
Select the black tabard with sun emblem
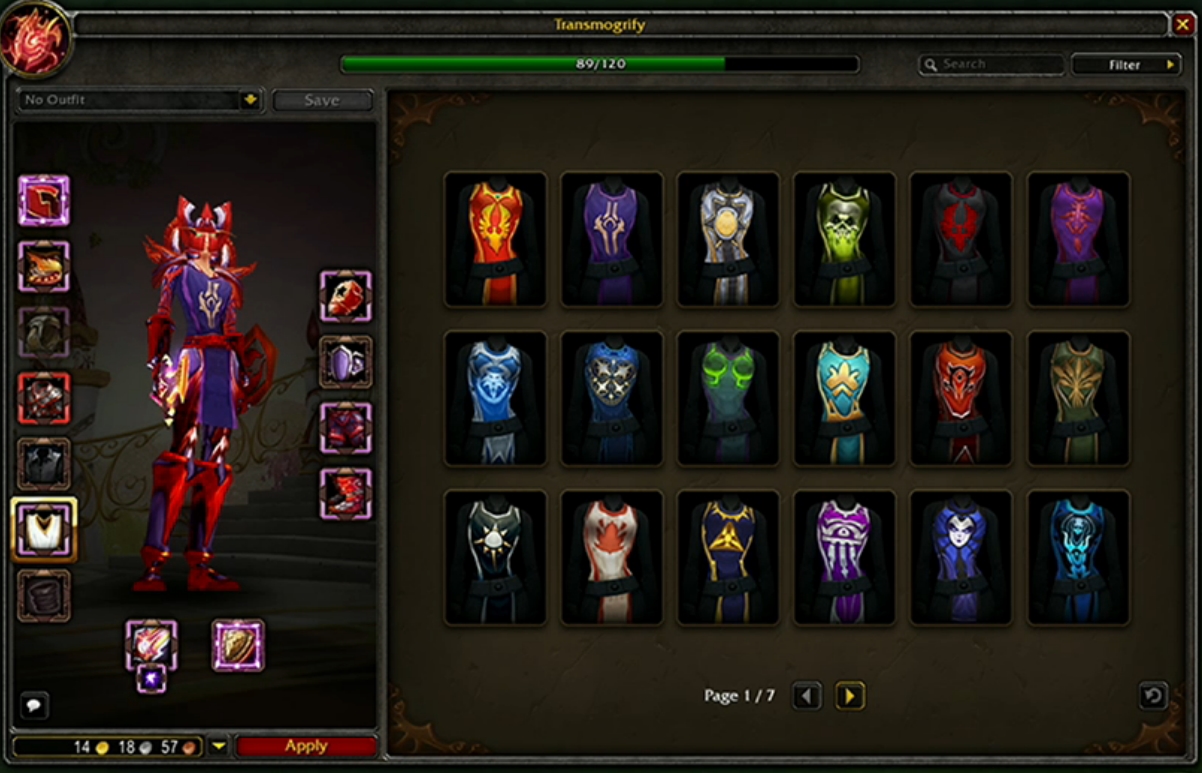click(496, 557)
